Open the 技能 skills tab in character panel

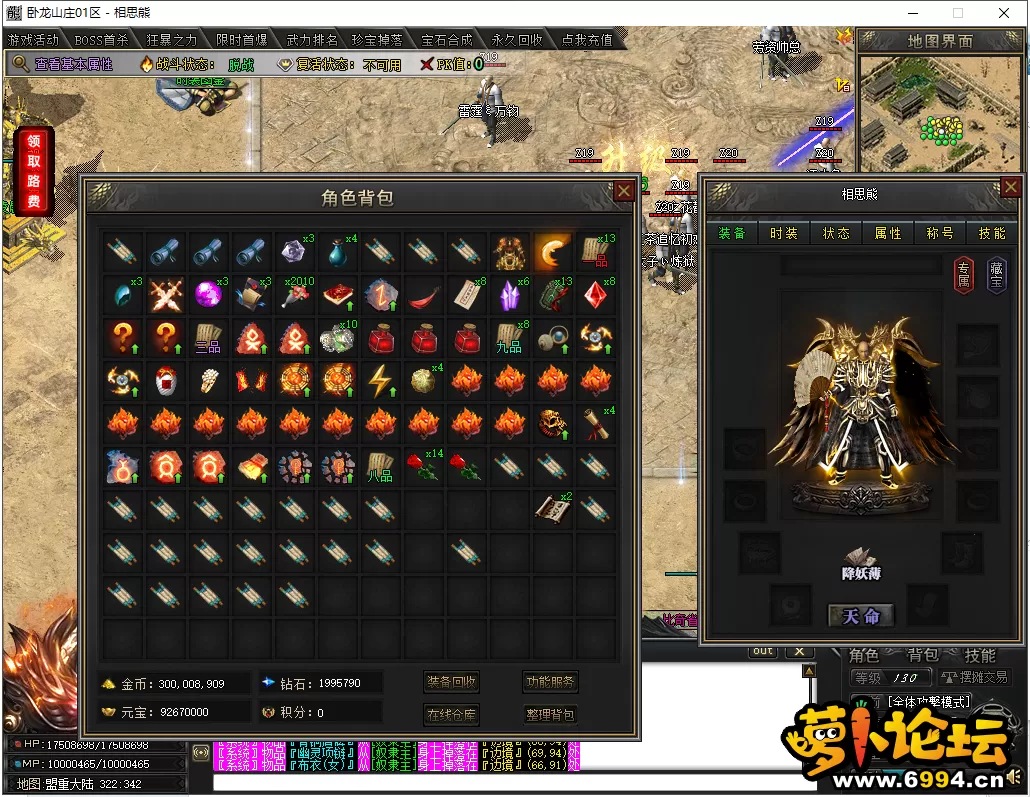point(992,233)
